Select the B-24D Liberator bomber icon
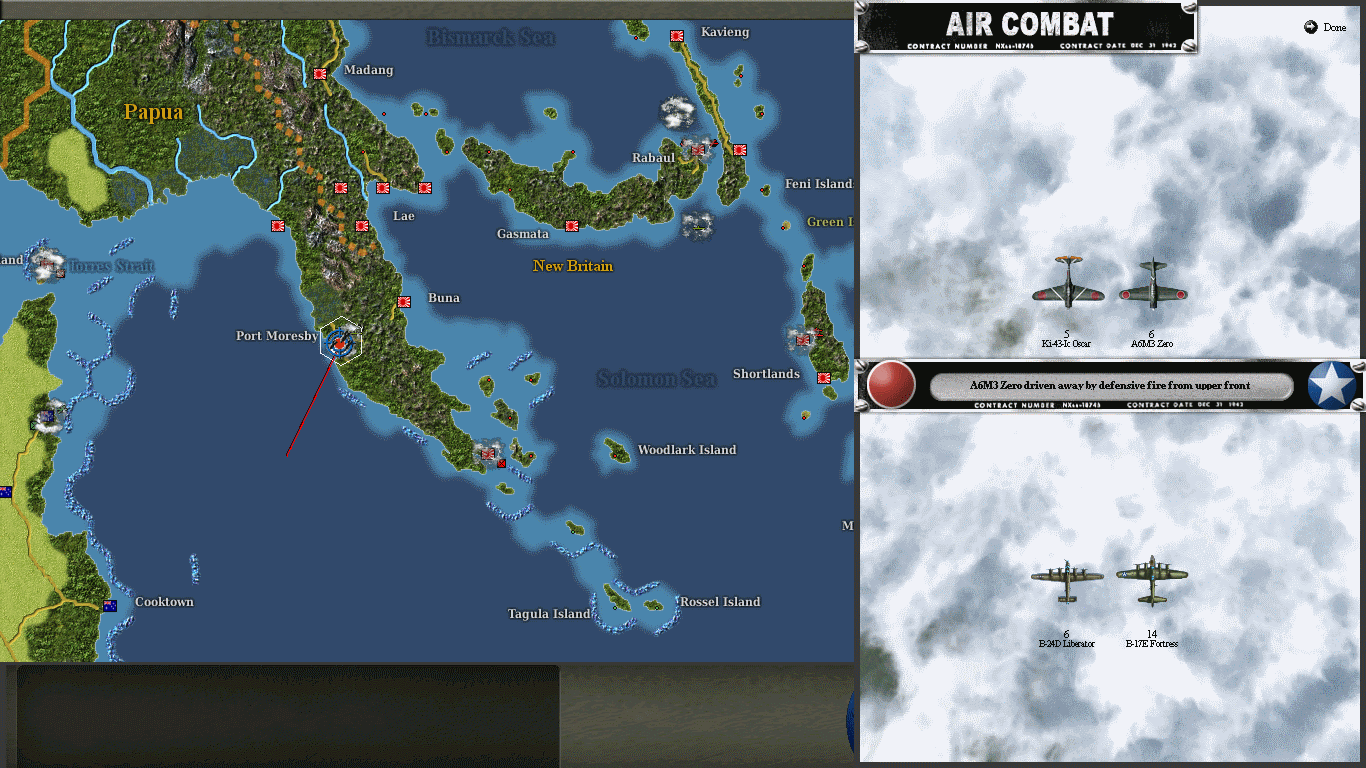Viewport: 1366px width, 768px height. point(1067,578)
